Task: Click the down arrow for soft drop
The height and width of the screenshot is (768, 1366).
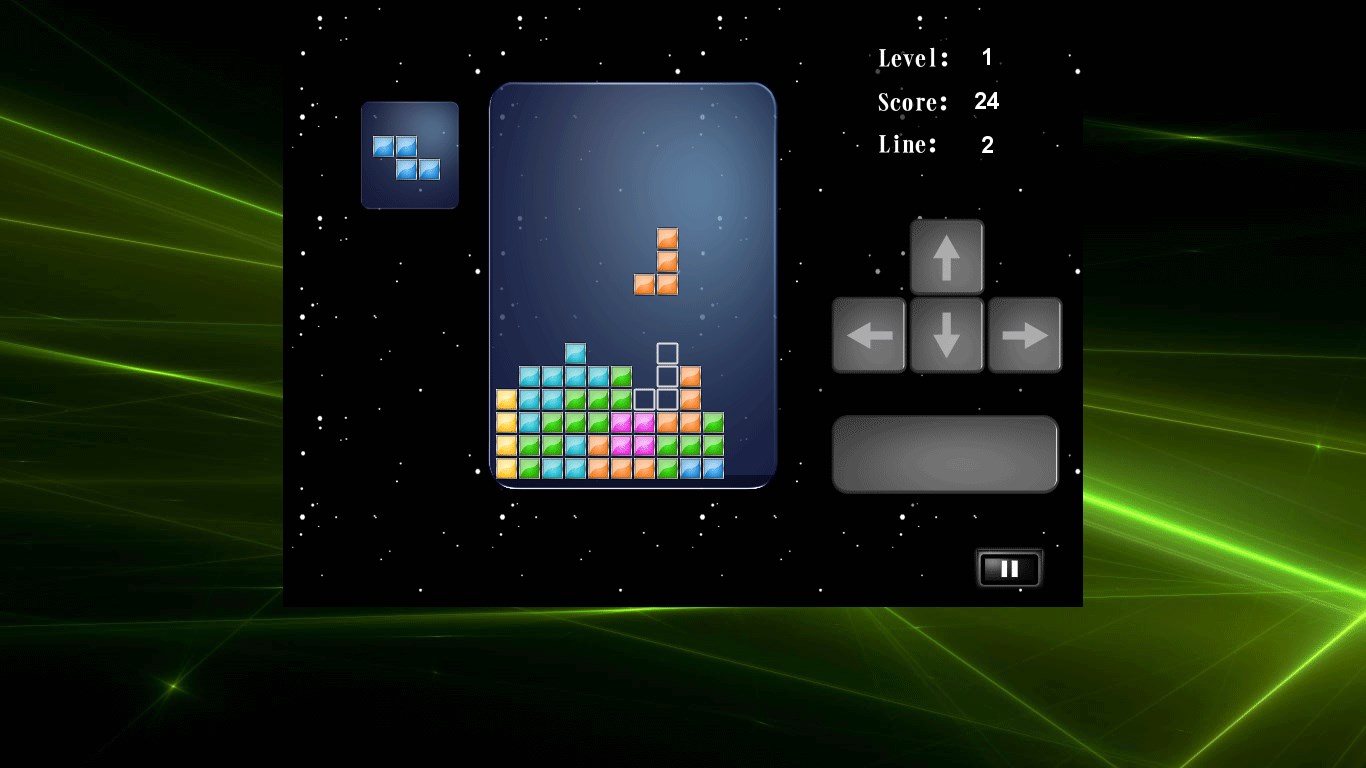Action: pyautogui.click(x=946, y=334)
